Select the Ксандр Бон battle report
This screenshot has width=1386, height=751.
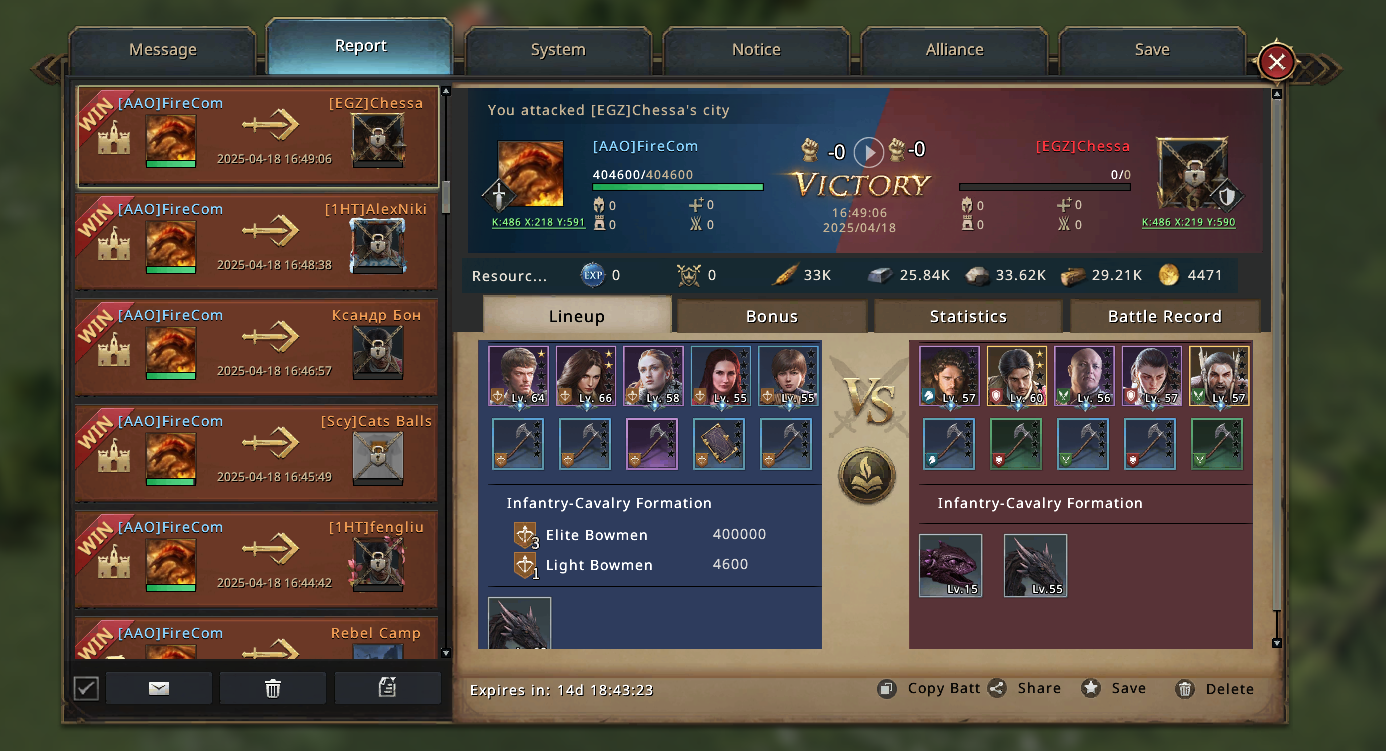[x=257, y=348]
